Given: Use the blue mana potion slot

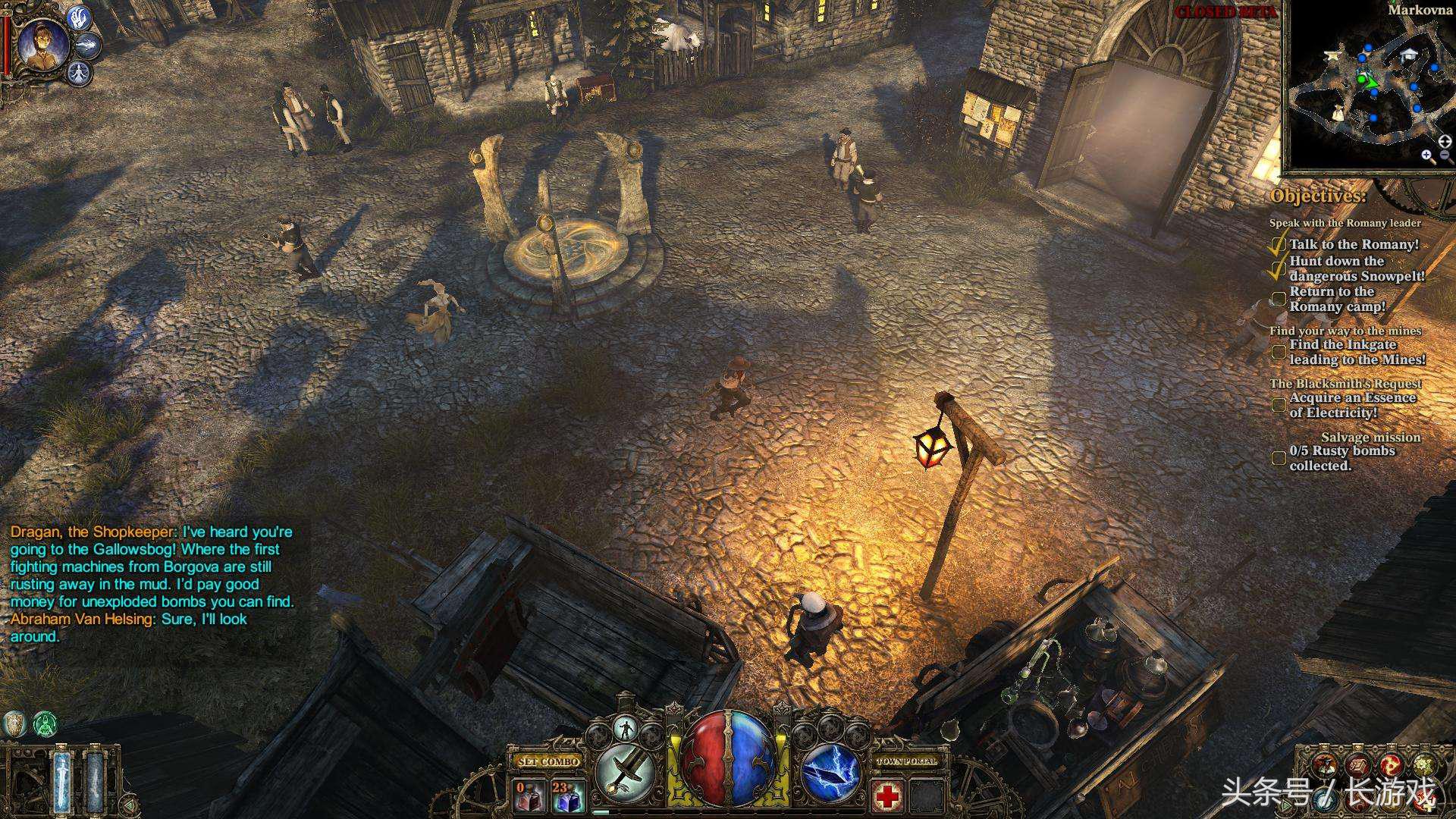Looking at the screenshot, I should [566, 795].
